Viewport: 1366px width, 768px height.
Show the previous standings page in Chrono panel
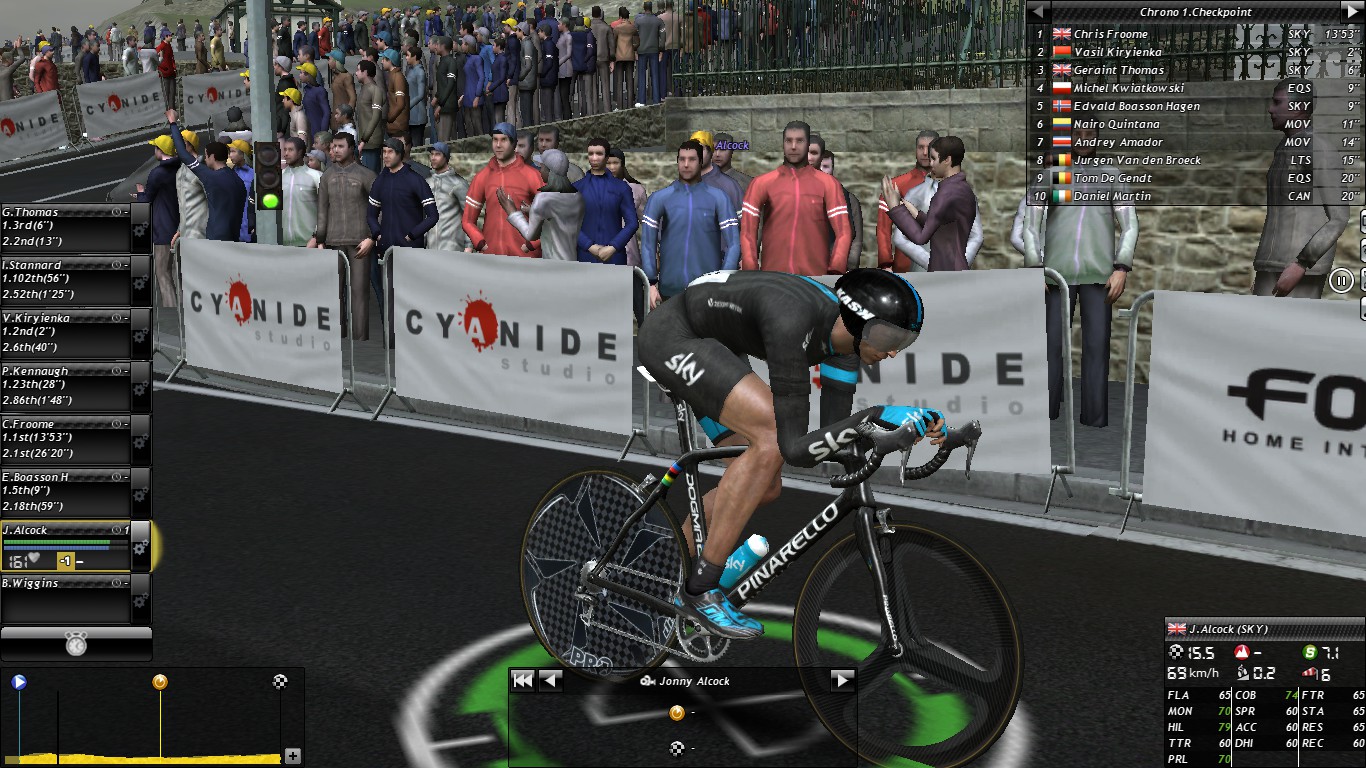point(1039,12)
